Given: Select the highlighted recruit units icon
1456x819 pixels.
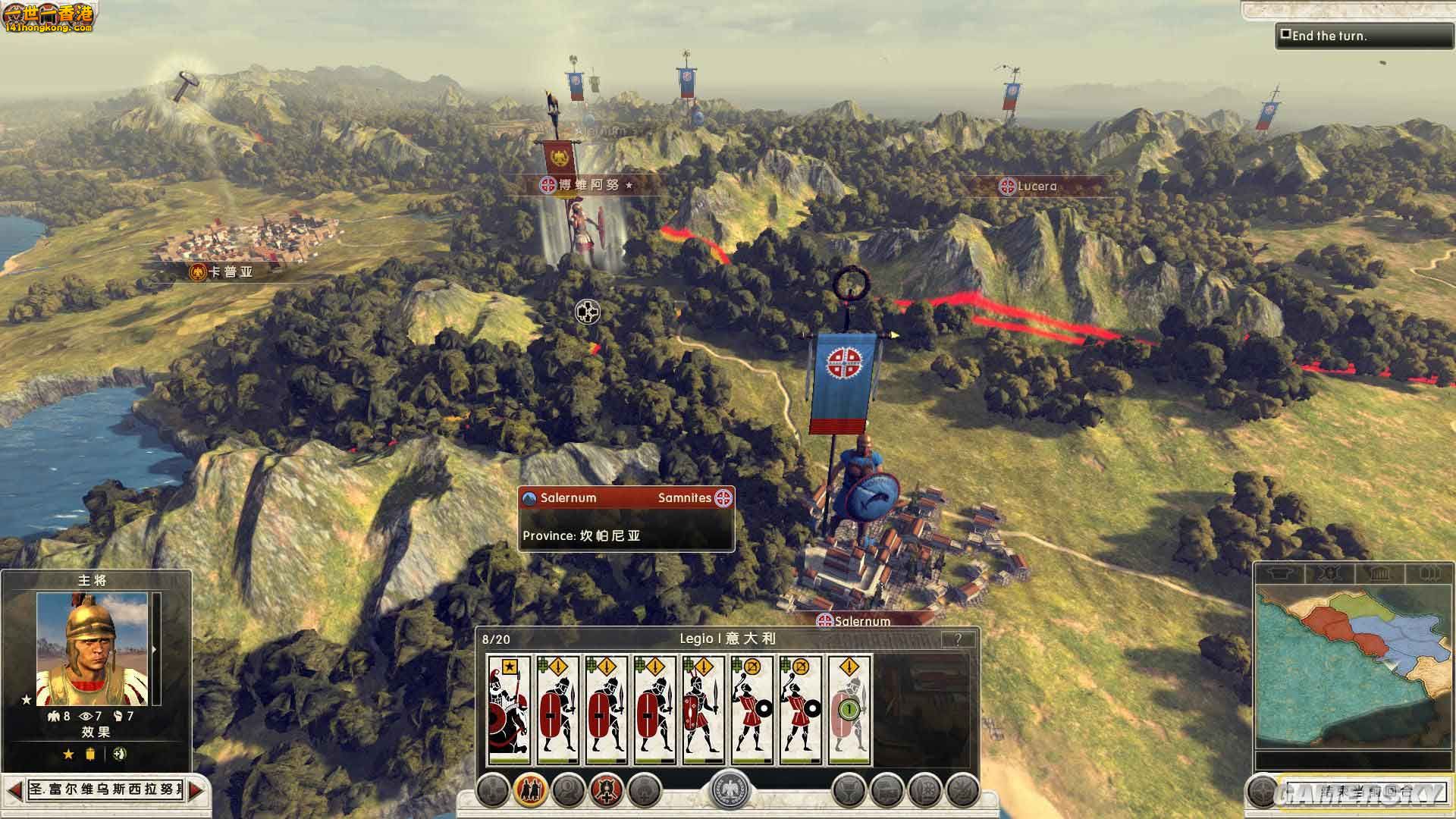Looking at the screenshot, I should click(x=531, y=790).
